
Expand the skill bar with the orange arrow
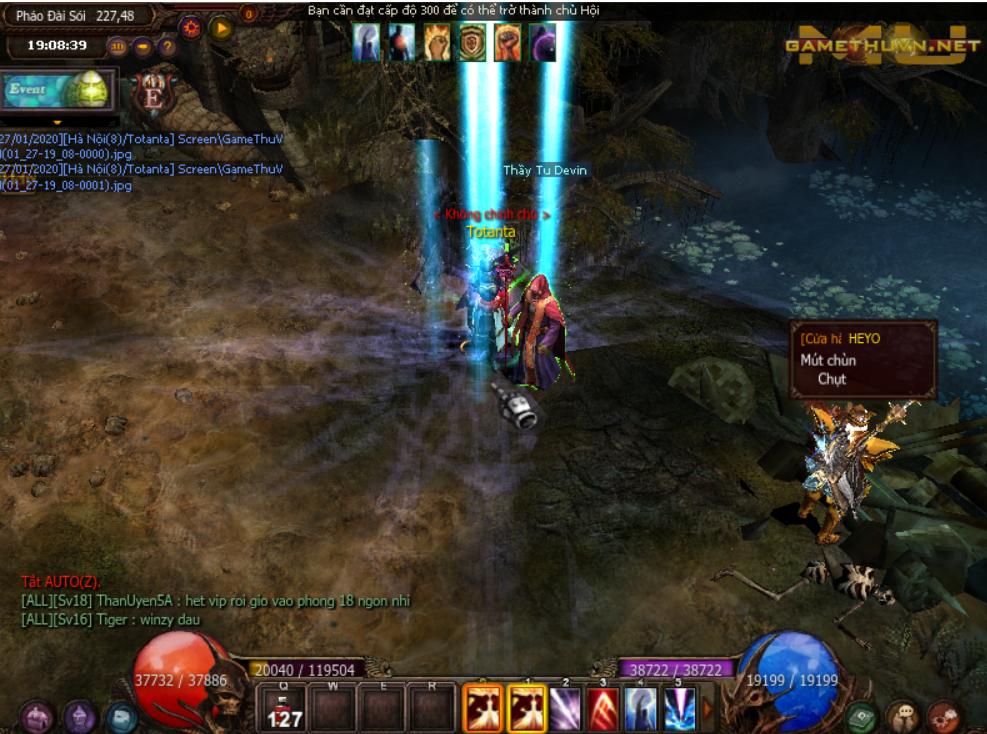coord(708,707)
